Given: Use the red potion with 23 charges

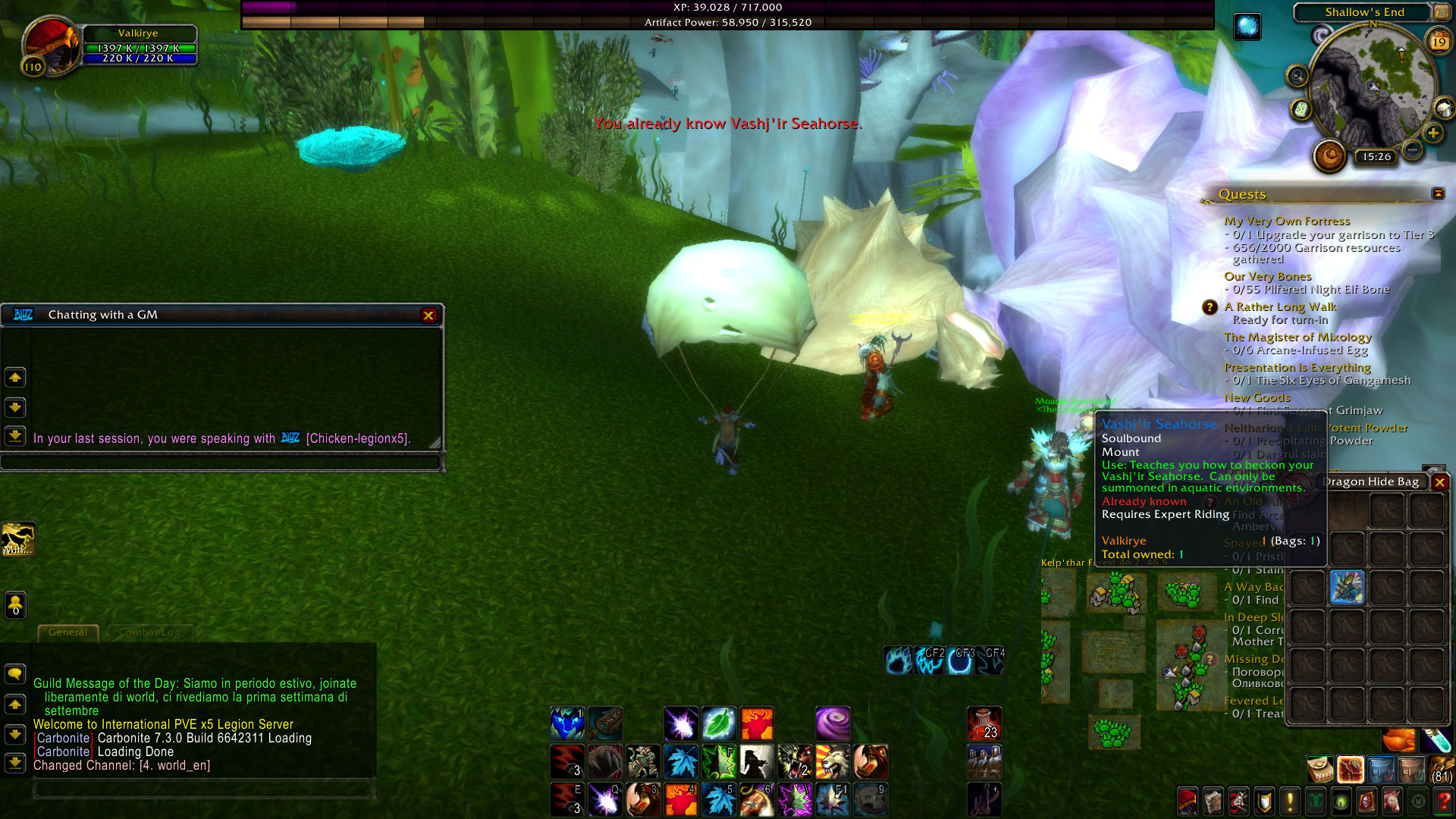Looking at the screenshot, I should tap(984, 724).
